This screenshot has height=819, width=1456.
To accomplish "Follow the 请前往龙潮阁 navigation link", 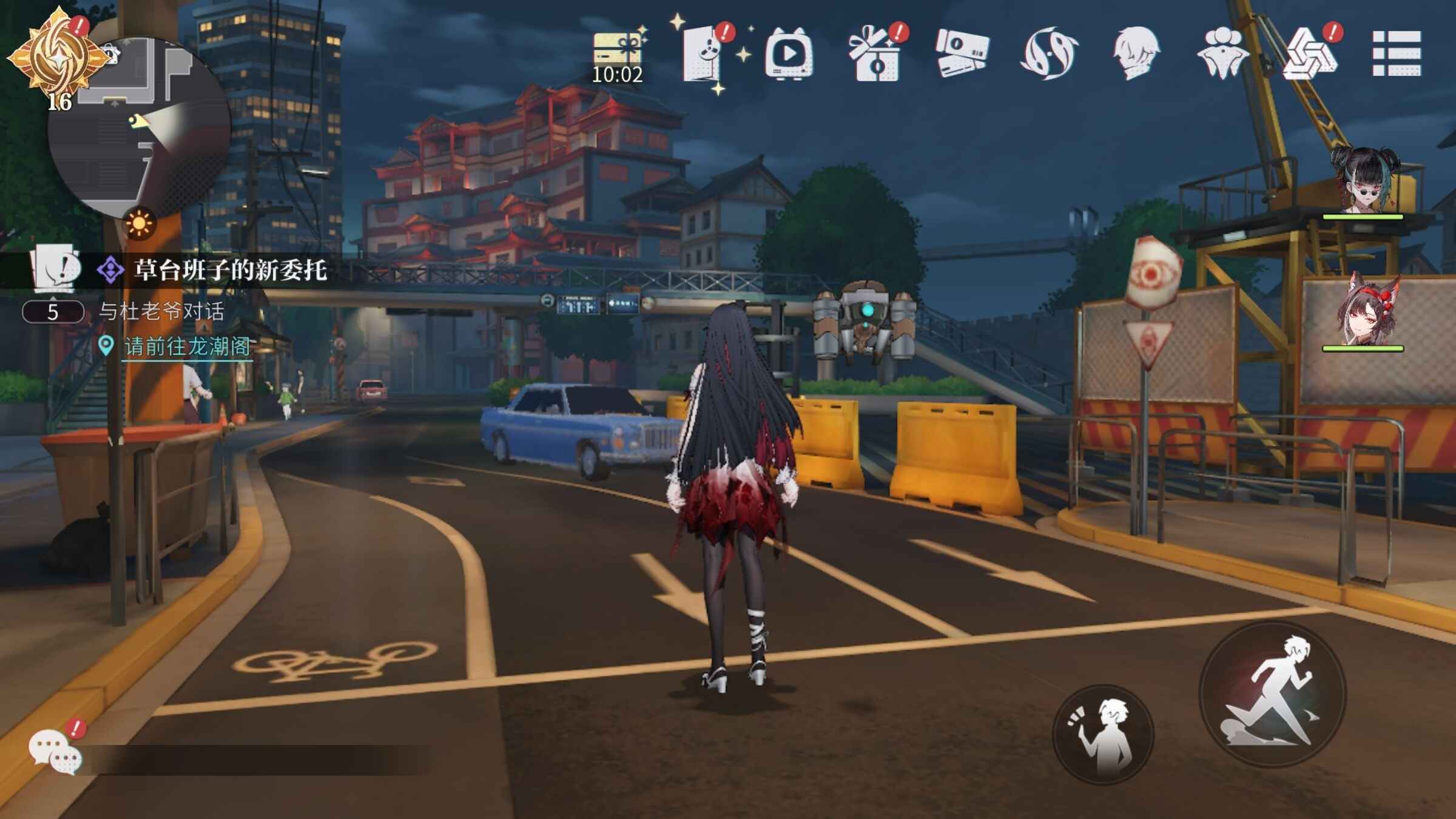I will 187,346.
